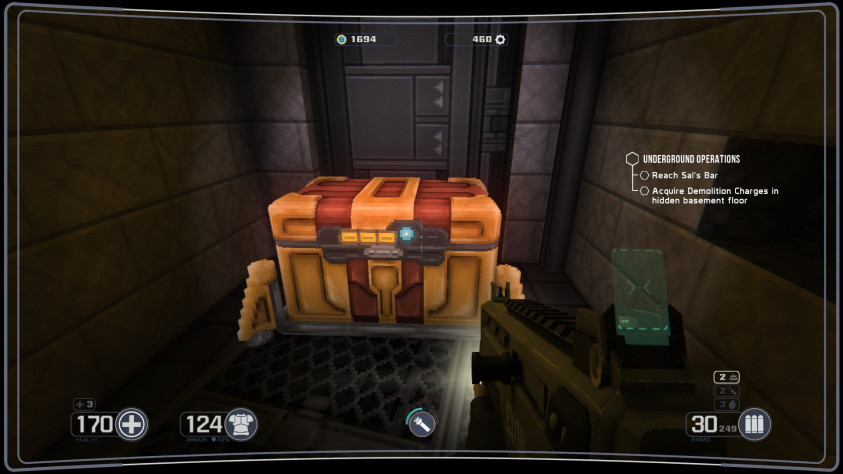Click the gear currency icon

pyautogui.click(x=500, y=40)
